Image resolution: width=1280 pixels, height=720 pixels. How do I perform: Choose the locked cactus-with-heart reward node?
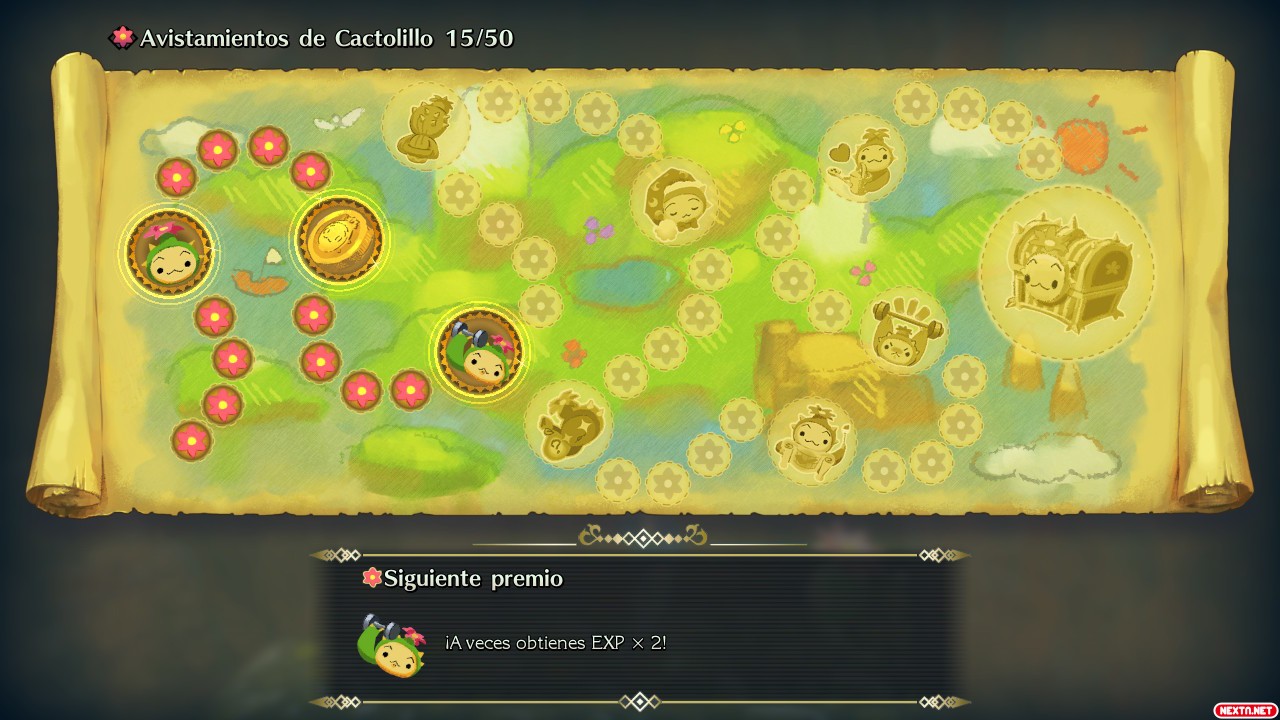tap(862, 158)
